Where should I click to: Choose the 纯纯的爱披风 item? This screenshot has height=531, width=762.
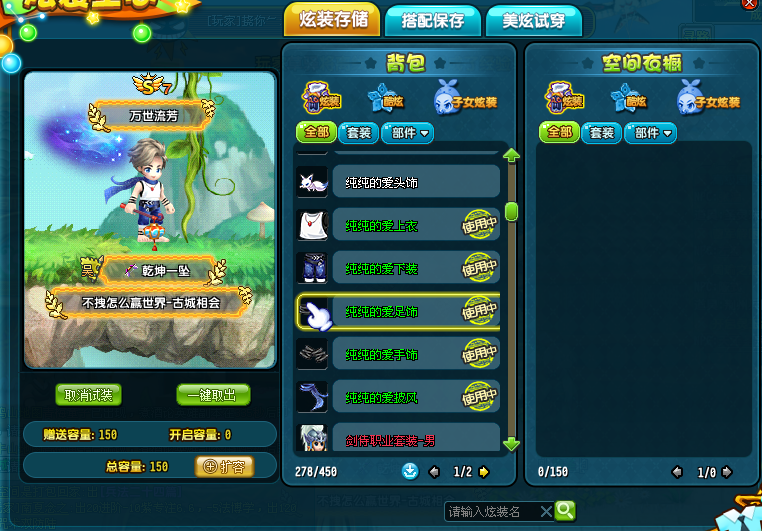pyautogui.click(x=398, y=397)
